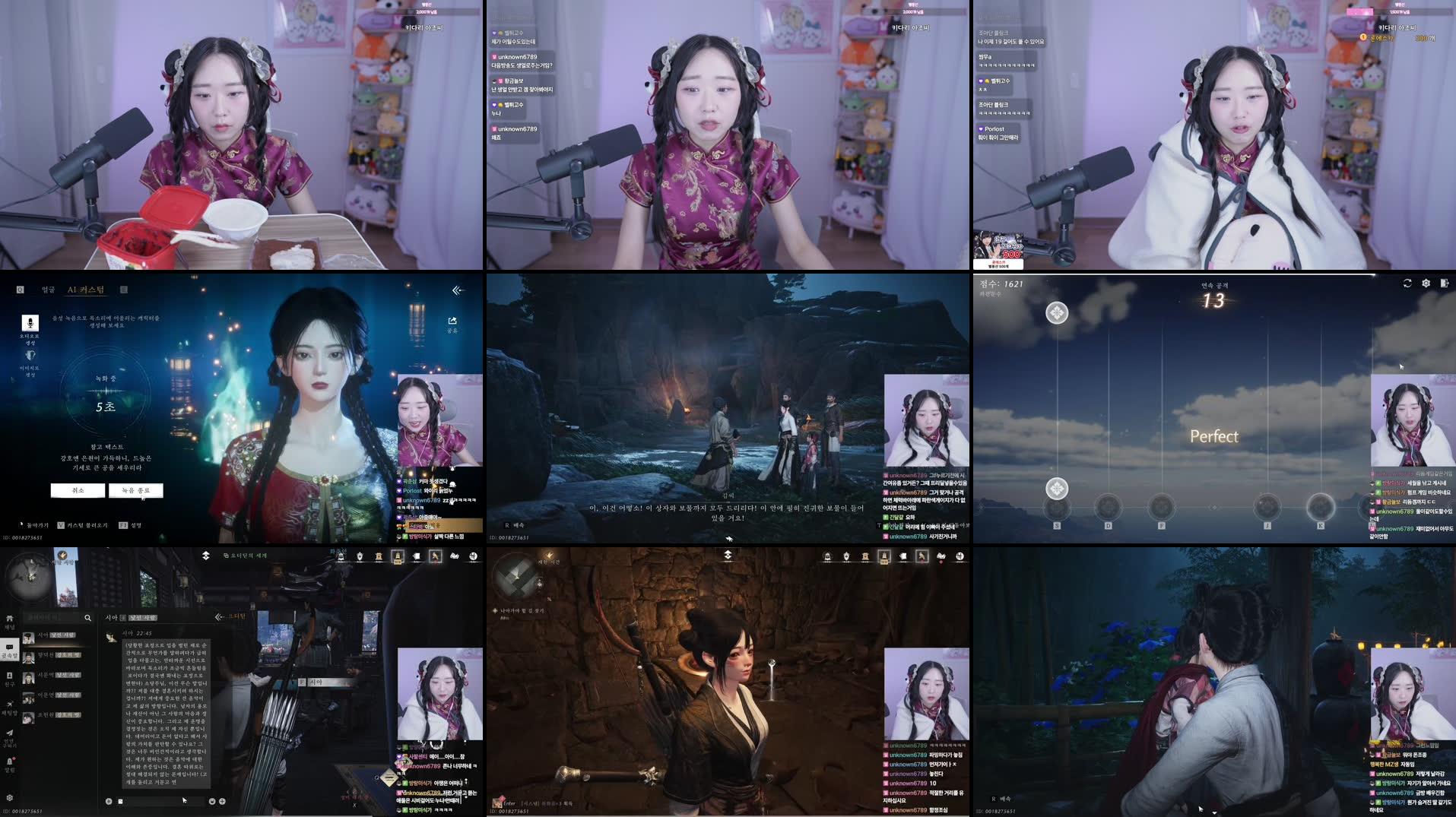The width and height of the screenshot is (1456, 817).
Task: Open the 공유 share icon
Action: coord(452,321)
